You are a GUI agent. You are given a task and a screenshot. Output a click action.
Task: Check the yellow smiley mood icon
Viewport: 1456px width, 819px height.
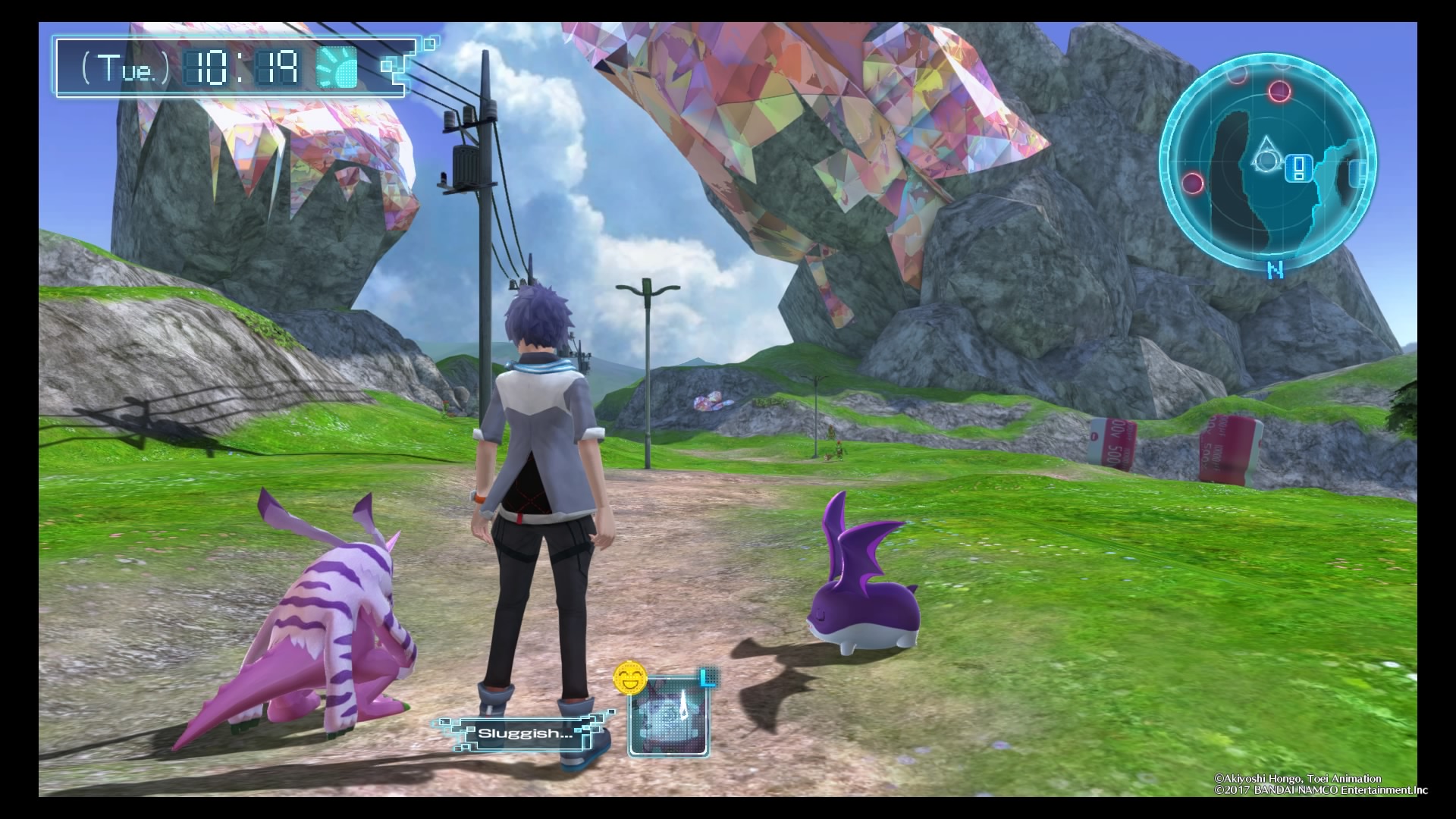(x=630, y=679)
